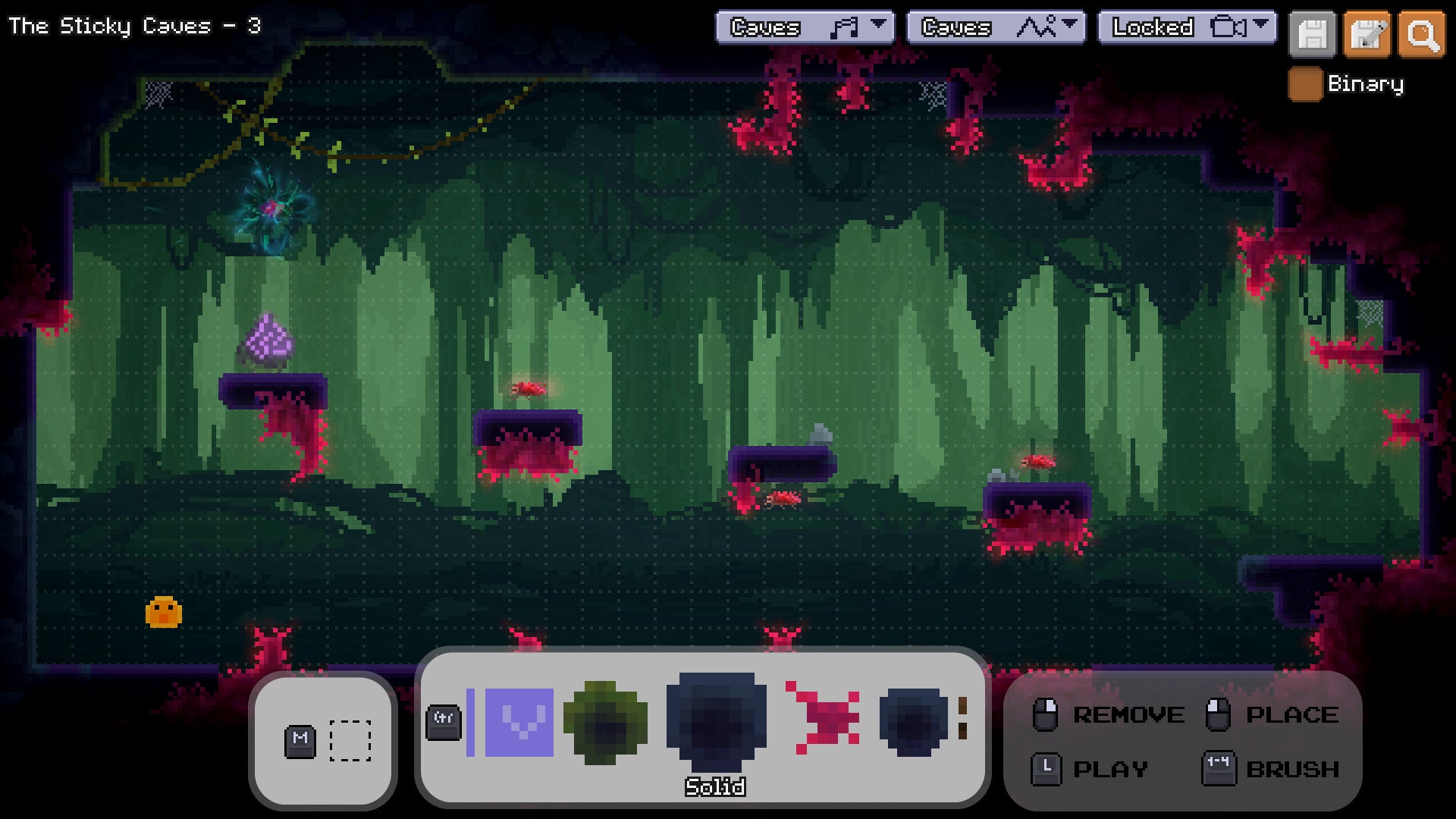Activate the dashed rectangle selection tool
The image size is (1456, 819).
coord(350,740)
